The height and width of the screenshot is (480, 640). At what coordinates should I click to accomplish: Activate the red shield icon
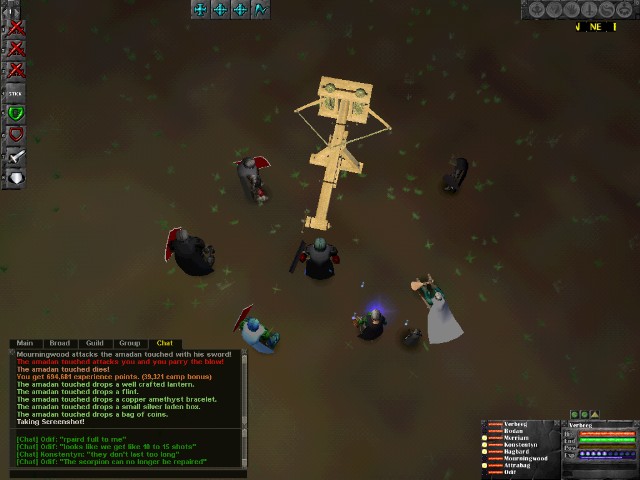[15, 135]
